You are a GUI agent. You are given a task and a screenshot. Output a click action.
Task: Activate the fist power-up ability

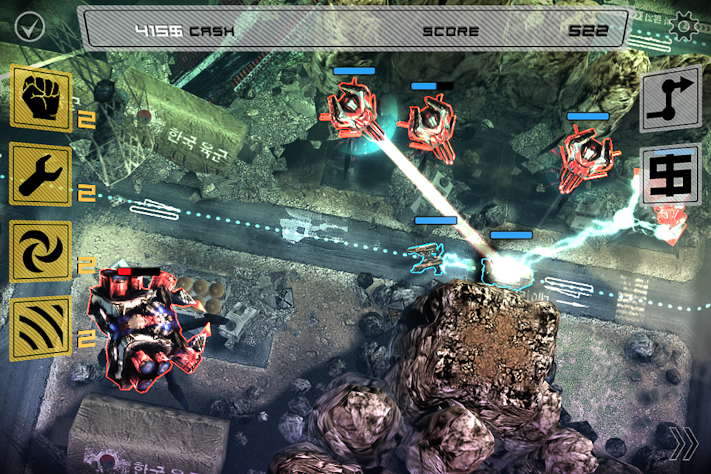[41, 97]
